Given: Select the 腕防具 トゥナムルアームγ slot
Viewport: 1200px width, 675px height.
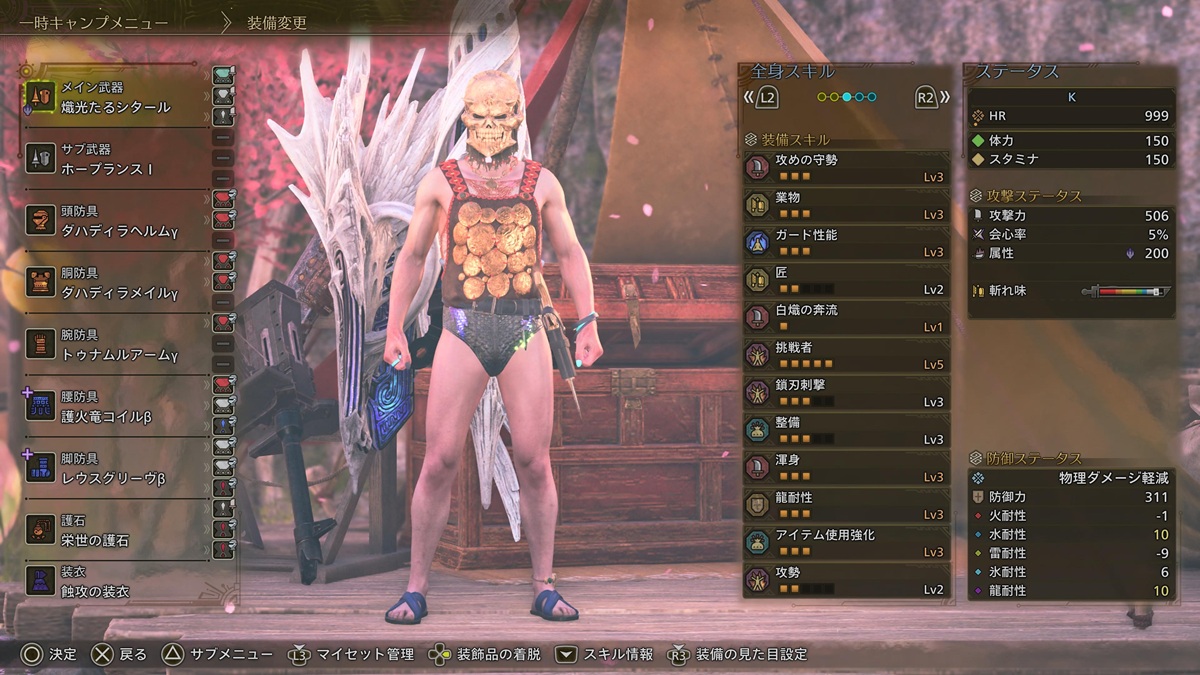Looking at the screenshot, I should tap(115, 345).
